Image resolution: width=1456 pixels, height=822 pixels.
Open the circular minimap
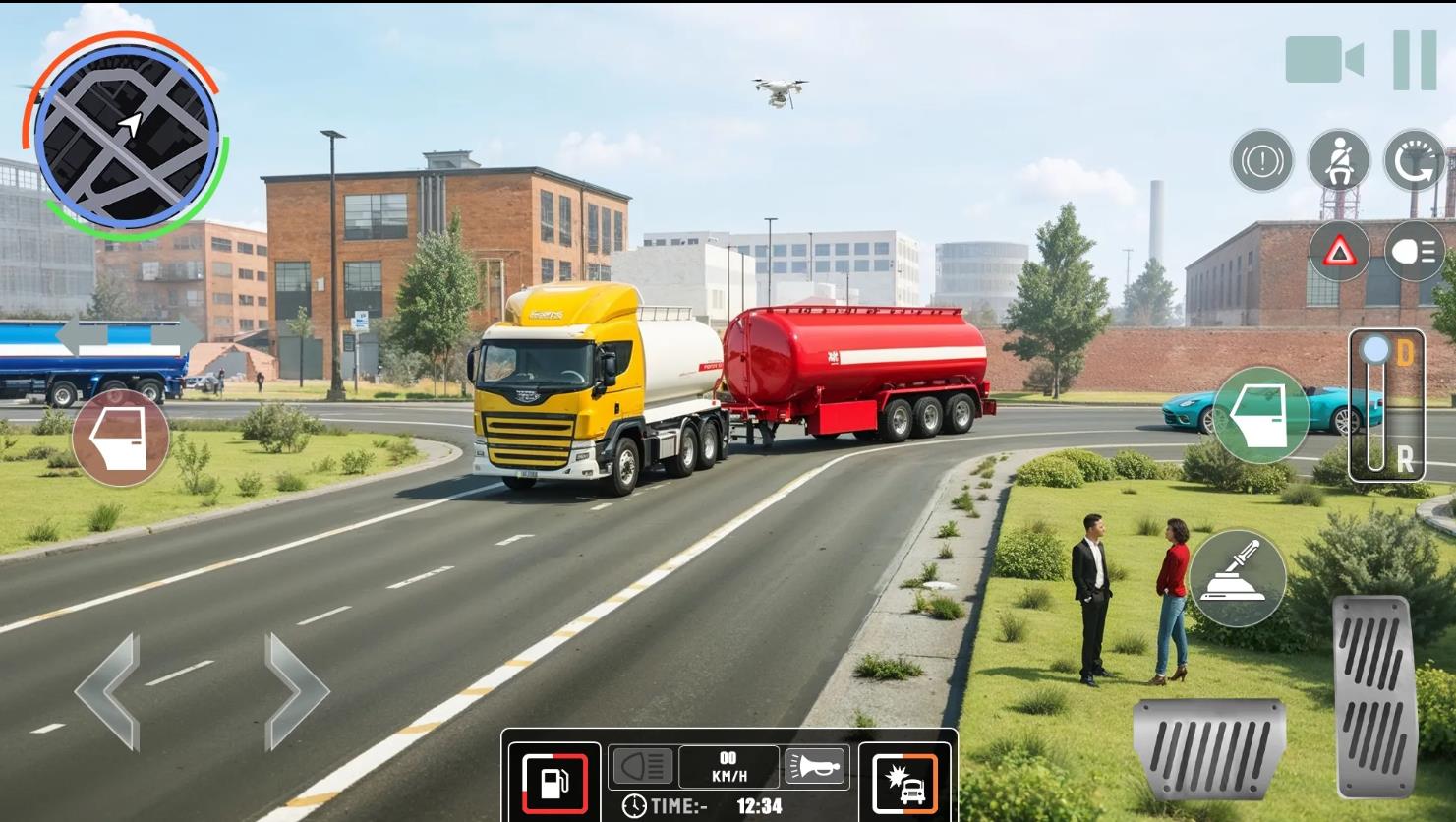[126, 136]
